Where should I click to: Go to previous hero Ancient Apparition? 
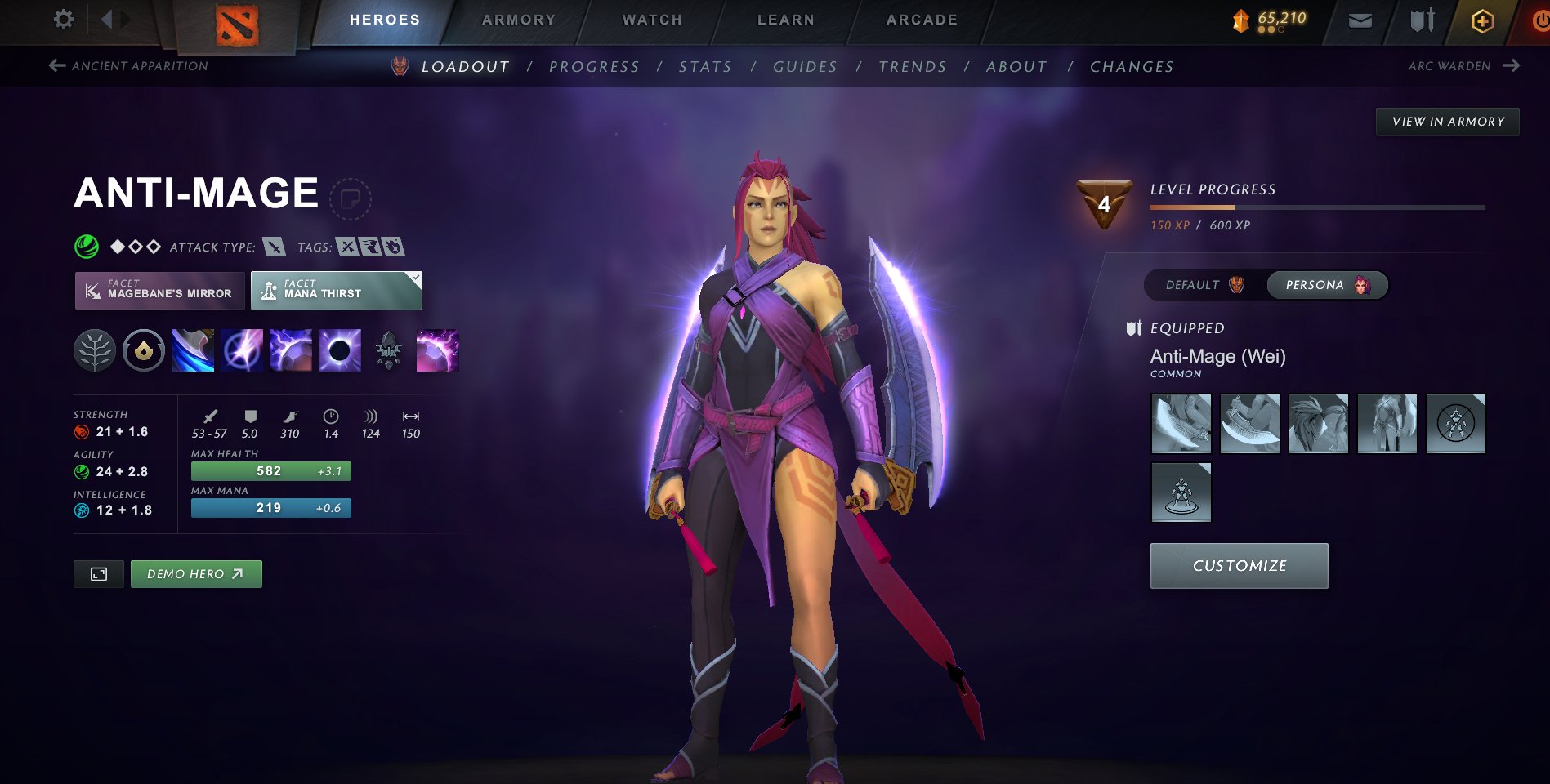[x=129, y=66]
